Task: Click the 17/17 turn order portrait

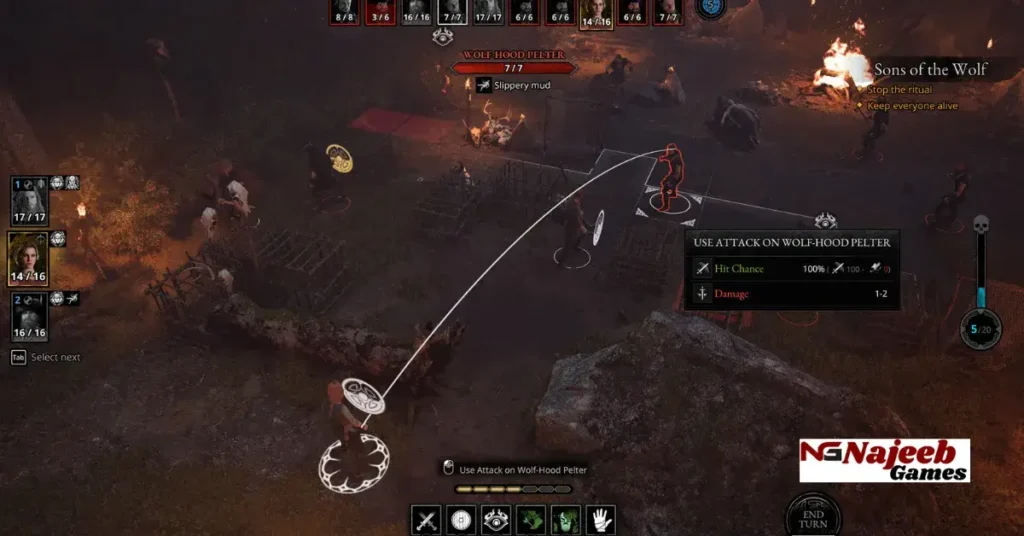Action: pos(489,12)
